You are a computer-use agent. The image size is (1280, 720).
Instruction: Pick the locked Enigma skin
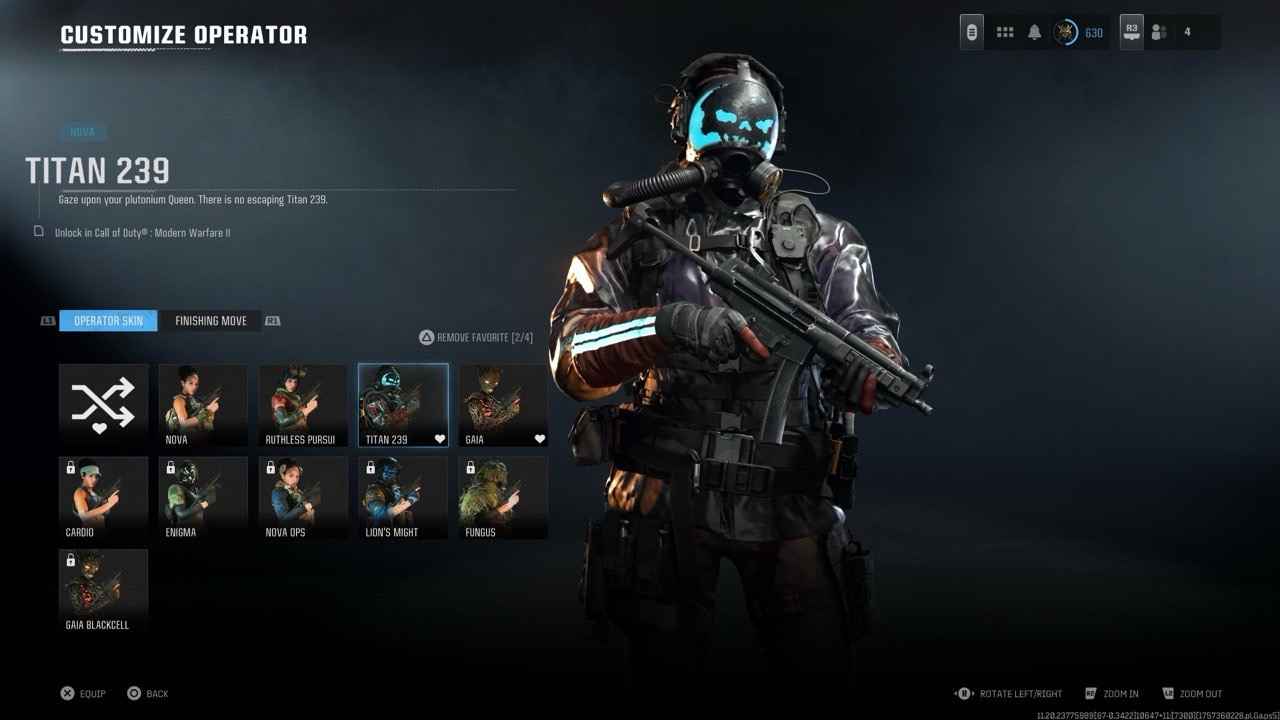click(203, 497)
